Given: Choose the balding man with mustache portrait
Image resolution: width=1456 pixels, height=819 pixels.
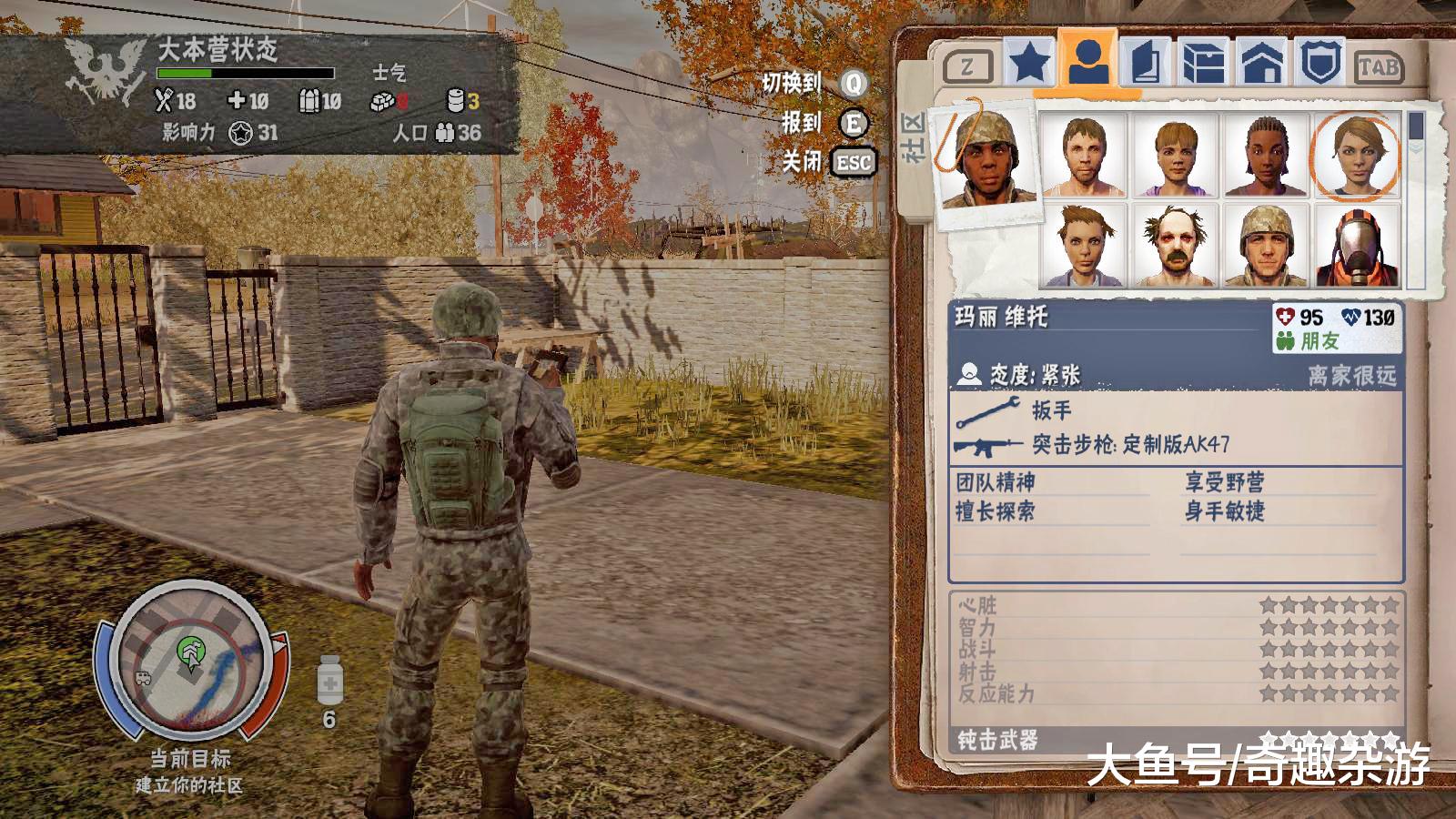Looking at the screenshot, I should [x=1174, y=245].
